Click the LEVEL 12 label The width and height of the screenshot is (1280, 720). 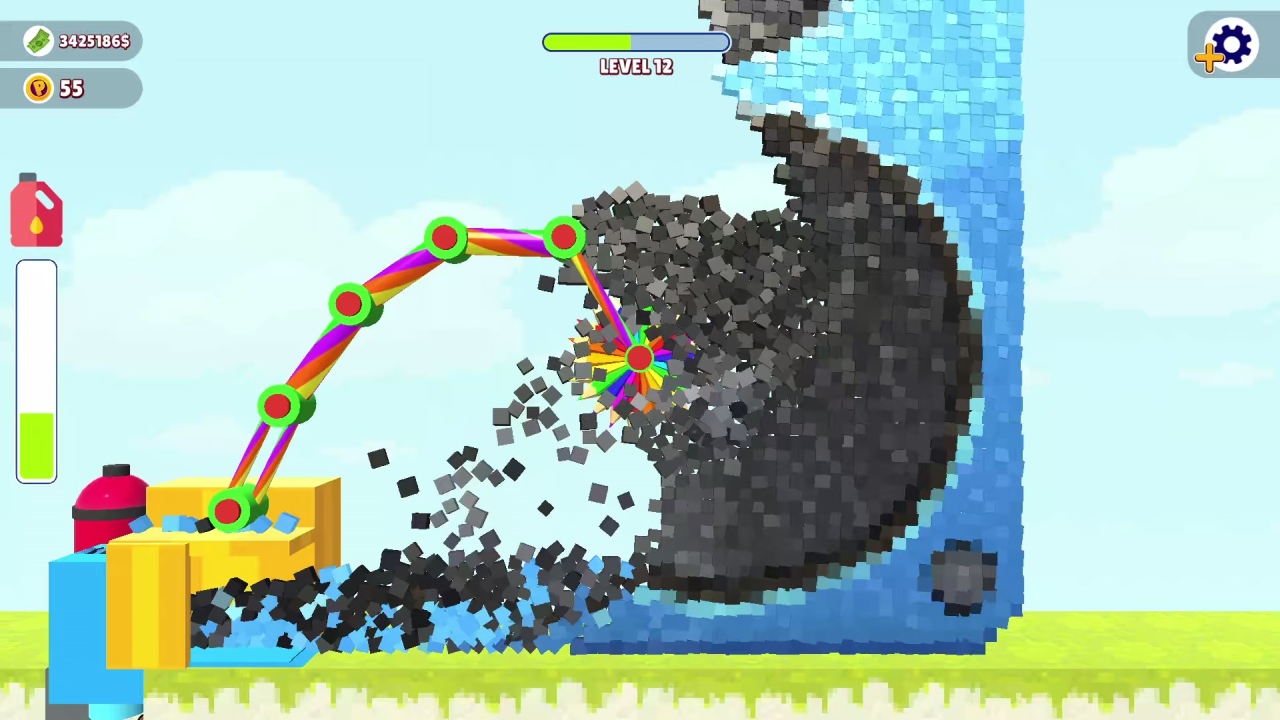click(x=636, y=66)
